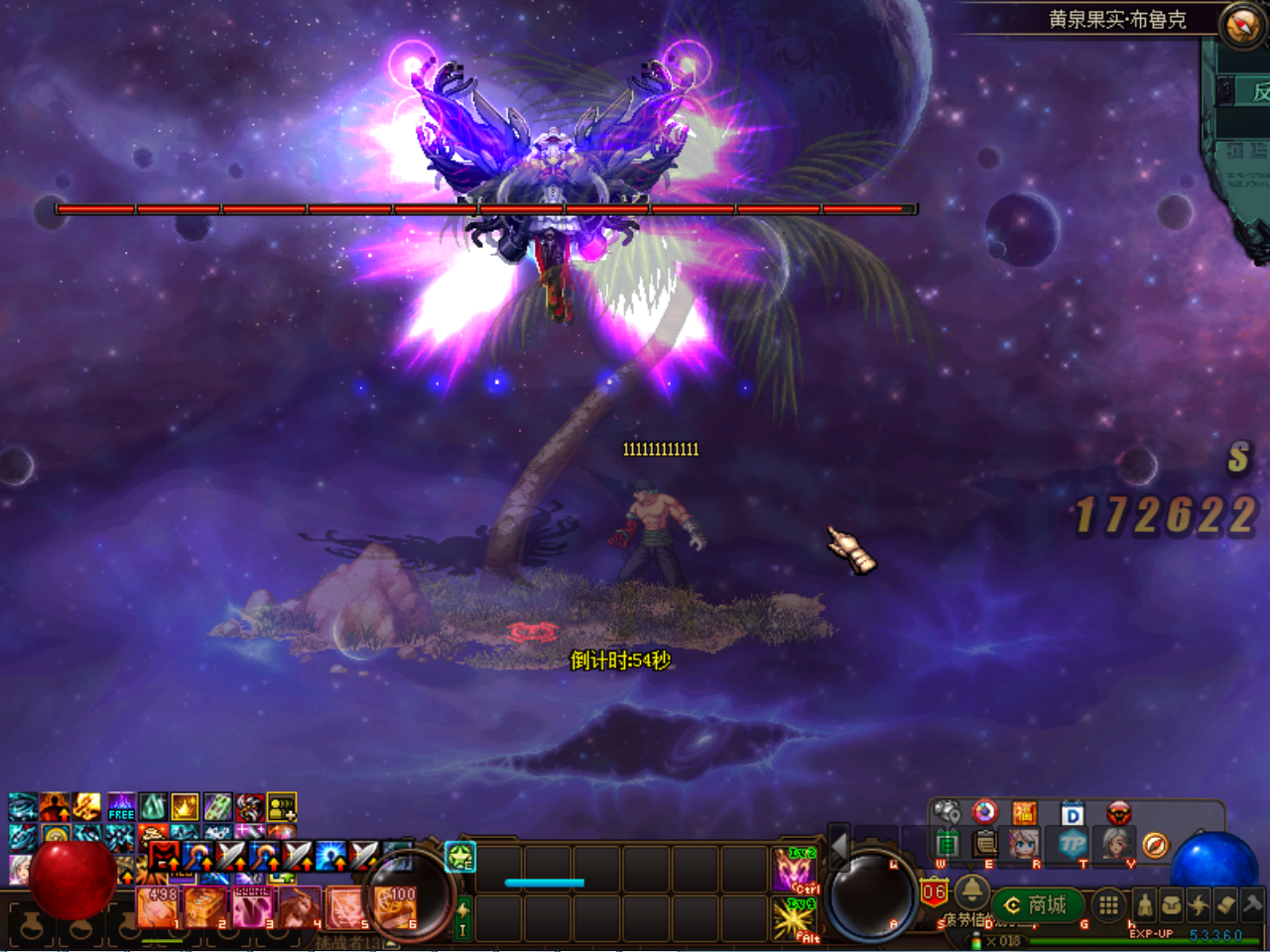The image size is (1270, 952).
Task: Click the green gift calendar icon above W
Action: 949,843
